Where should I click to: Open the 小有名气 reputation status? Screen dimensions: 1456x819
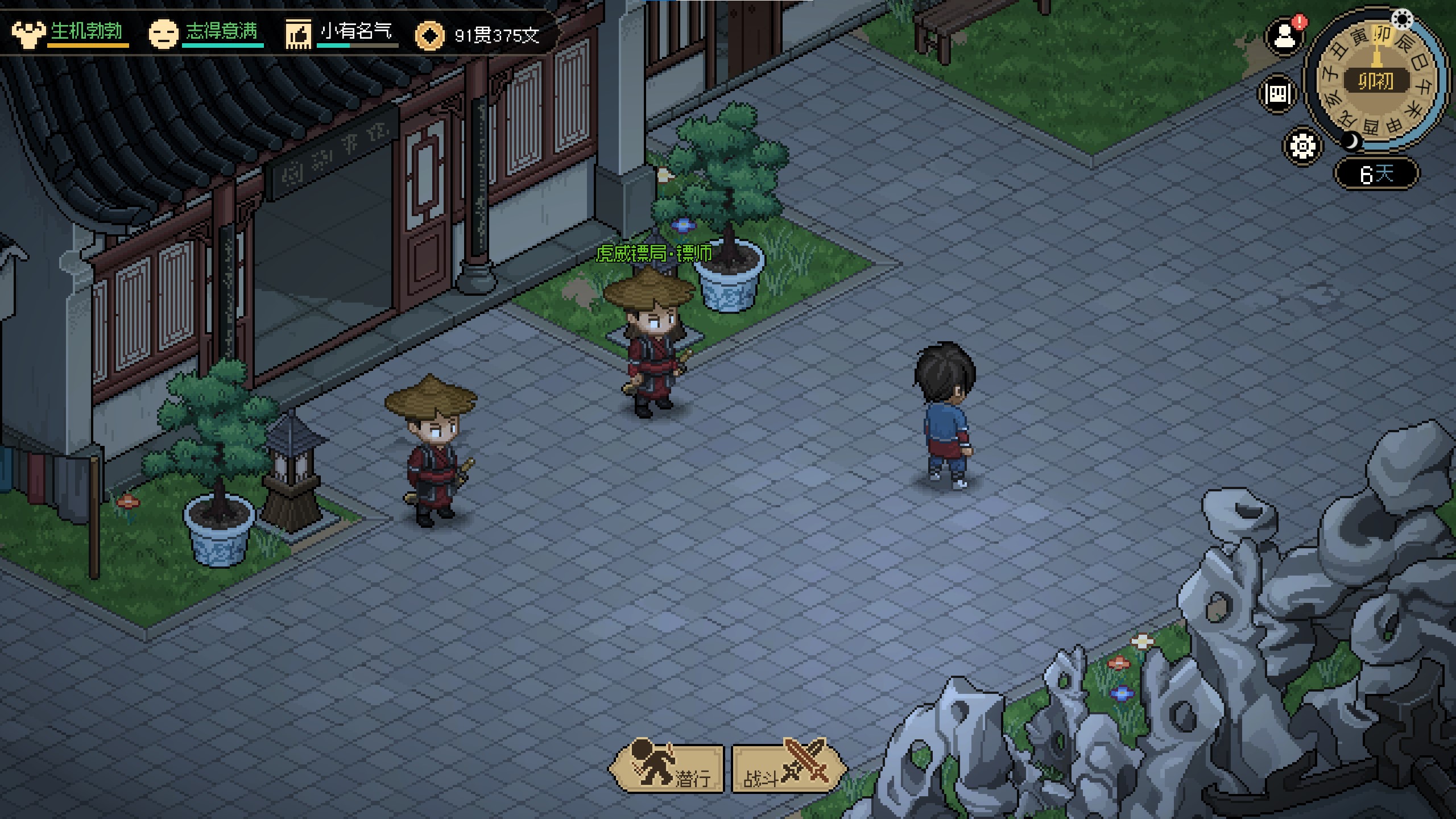tap(340, 33)
